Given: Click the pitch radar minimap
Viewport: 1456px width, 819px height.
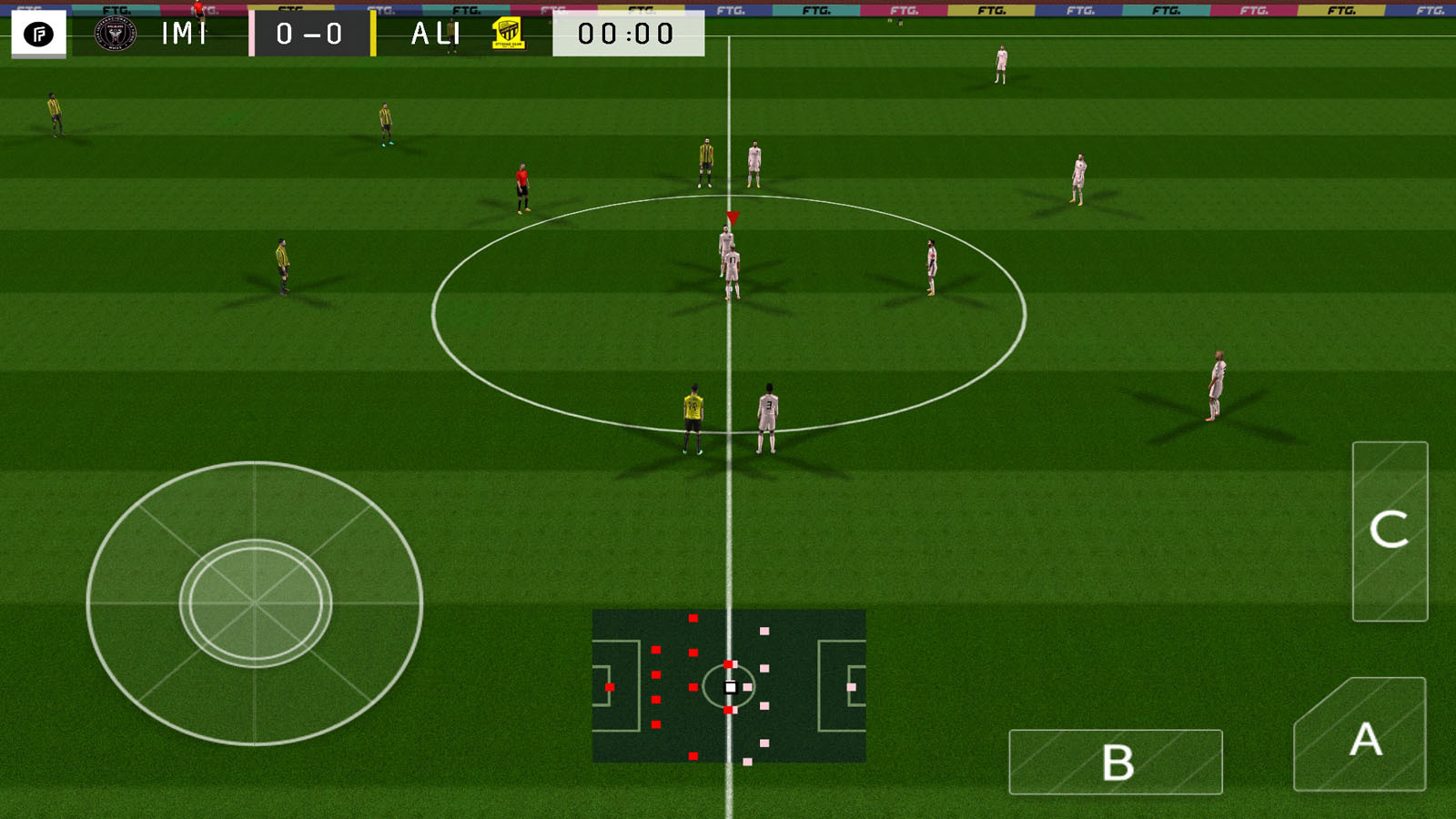Looking at the screenshot, I should pos(728,685).
